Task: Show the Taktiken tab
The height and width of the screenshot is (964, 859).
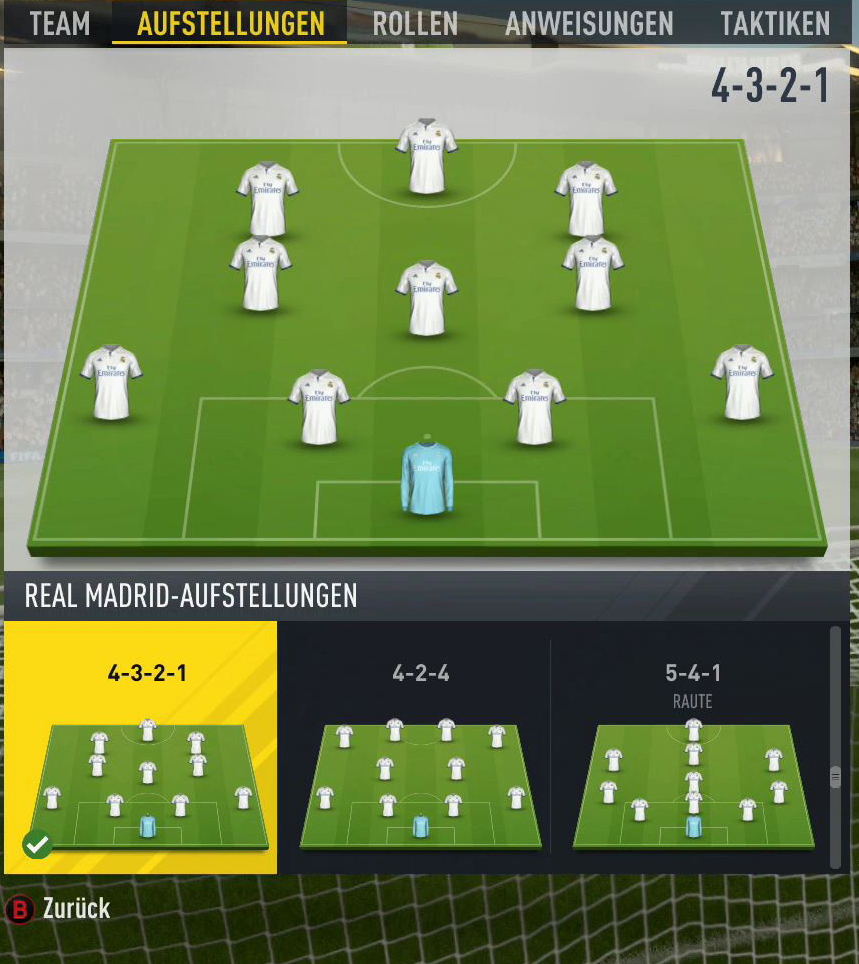Action: tap(775, 23)
